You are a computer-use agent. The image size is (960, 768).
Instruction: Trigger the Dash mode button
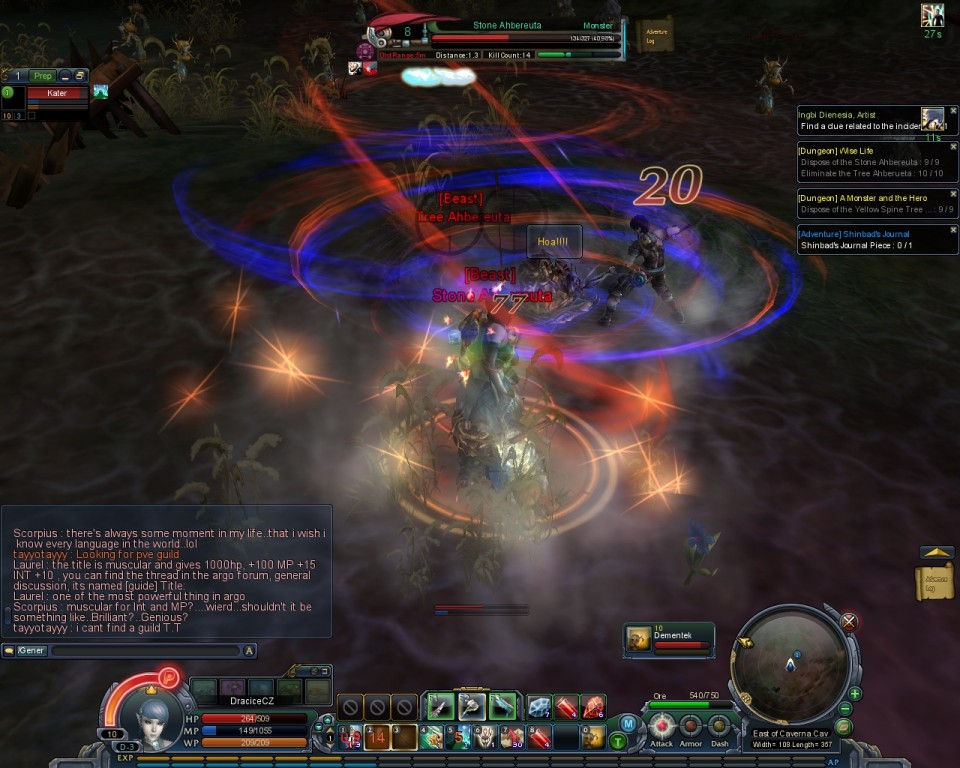click(x=719, y=725)
